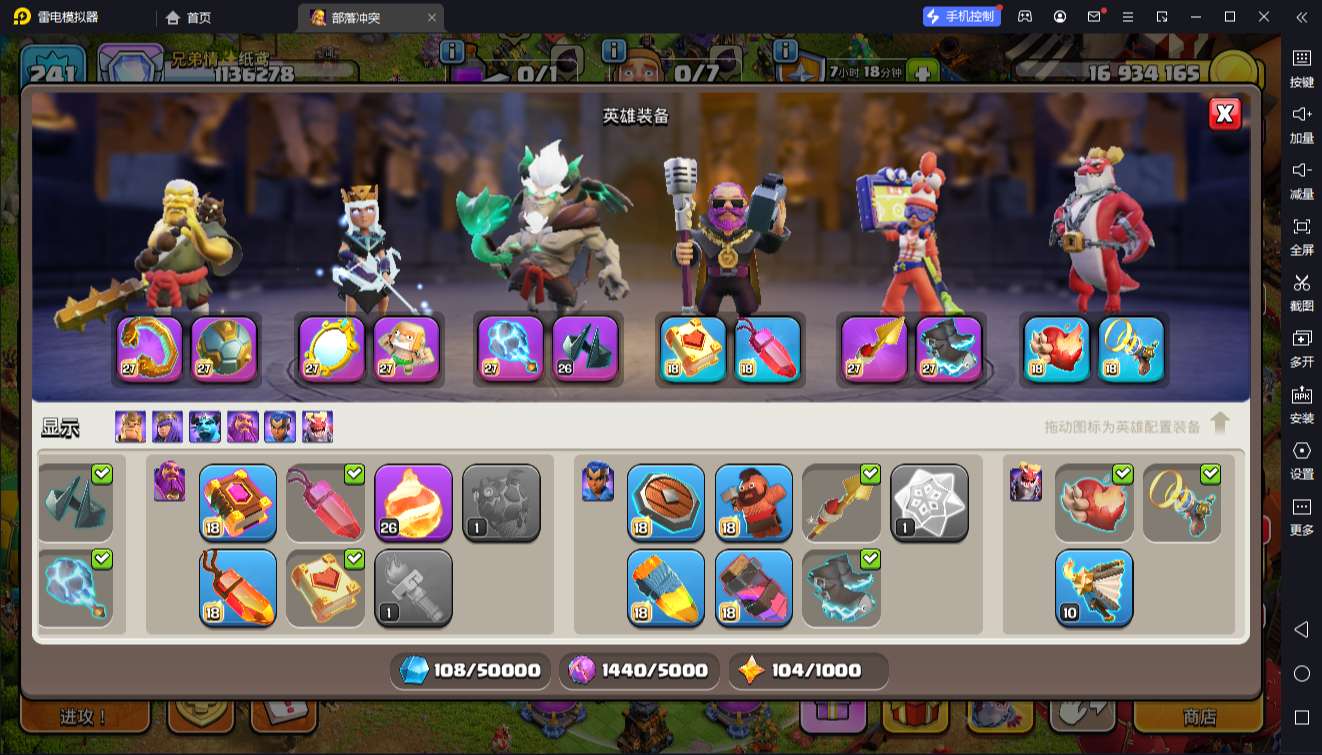Choose the level 26 fireball equipment

[413, 502]
